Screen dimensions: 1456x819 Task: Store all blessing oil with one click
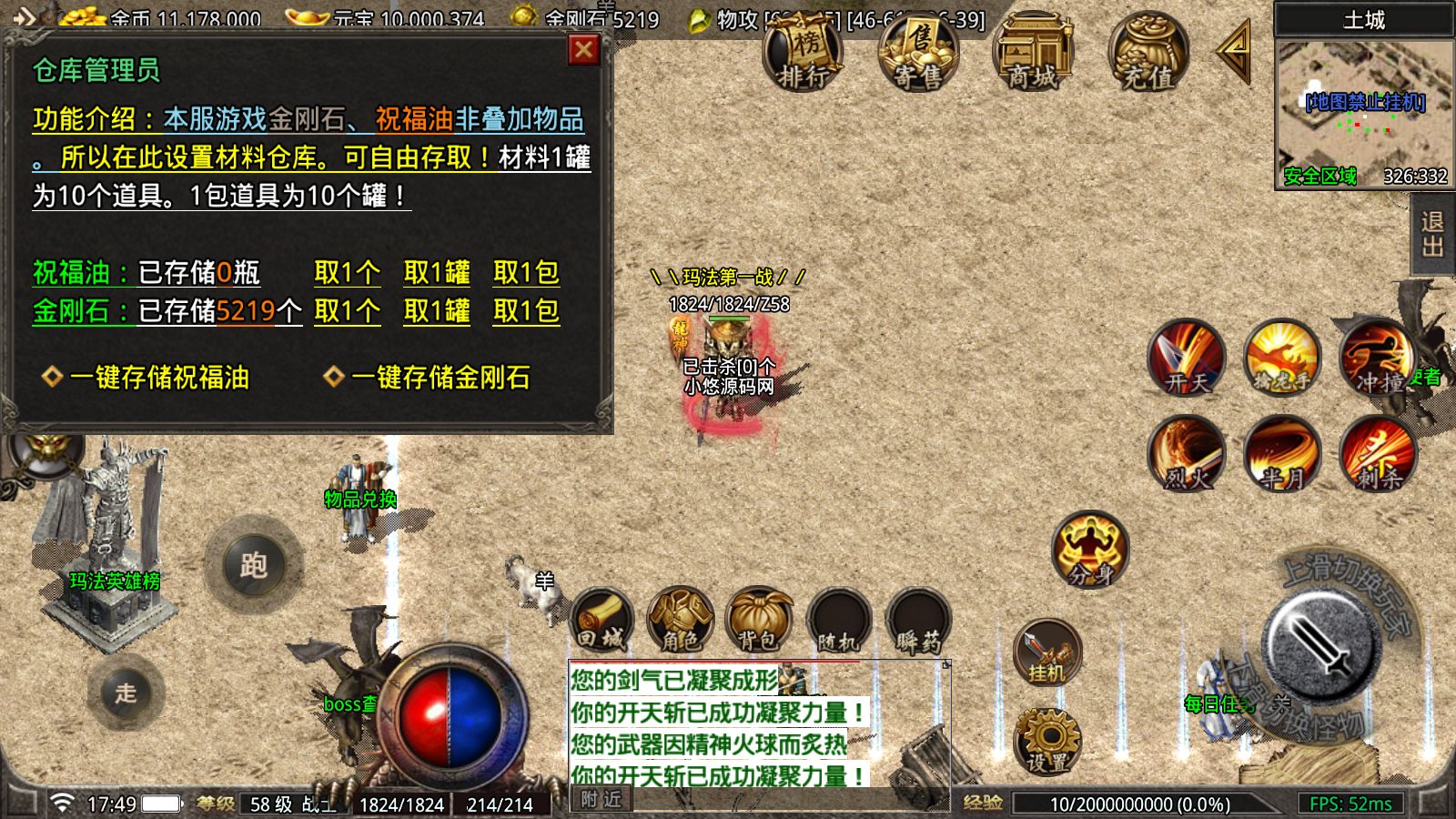158,378
